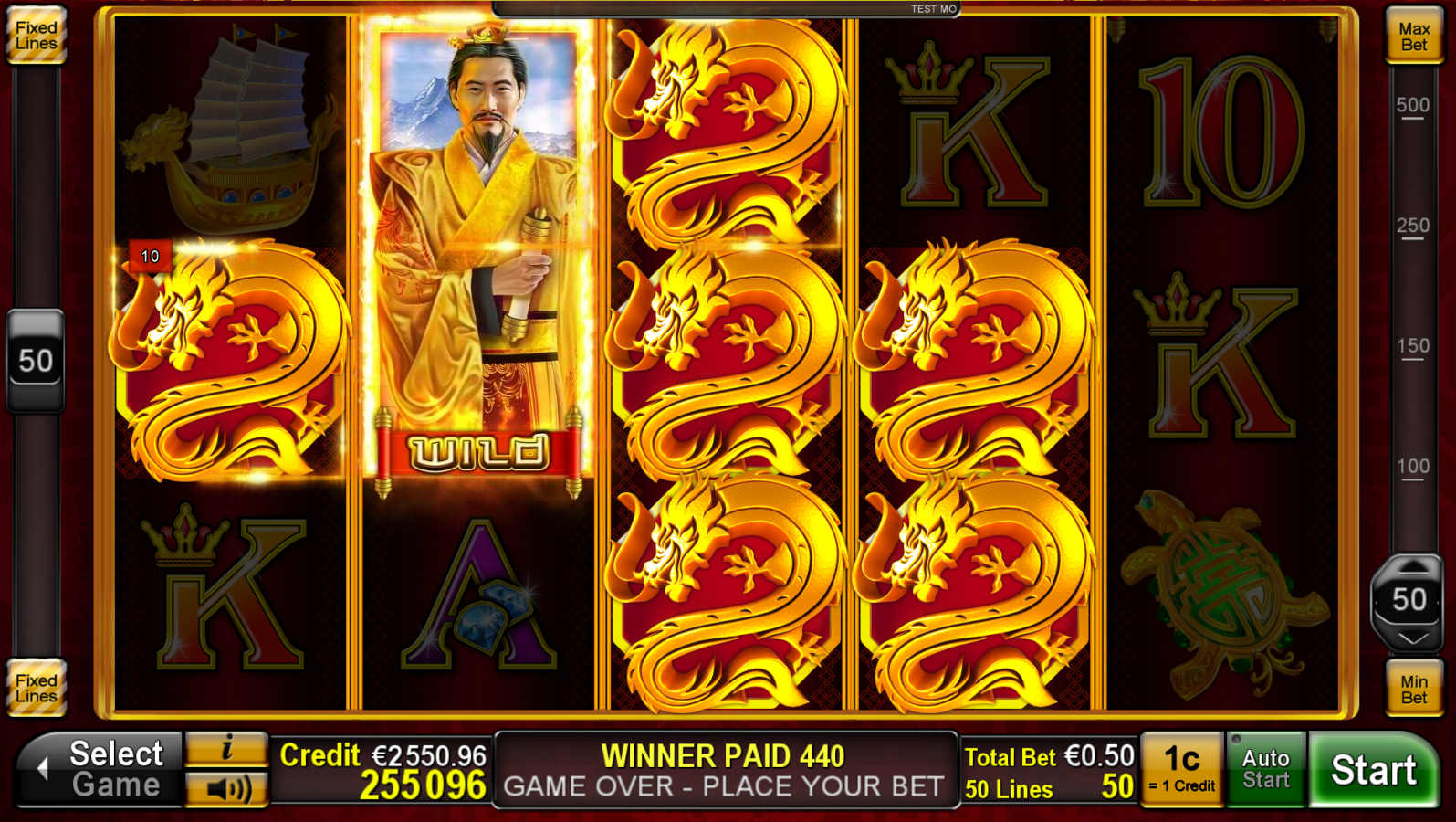Screen dimensions: 1456x822
Task: Click the bottom Fixed Lines badge
Action: [x=37, y=685]
